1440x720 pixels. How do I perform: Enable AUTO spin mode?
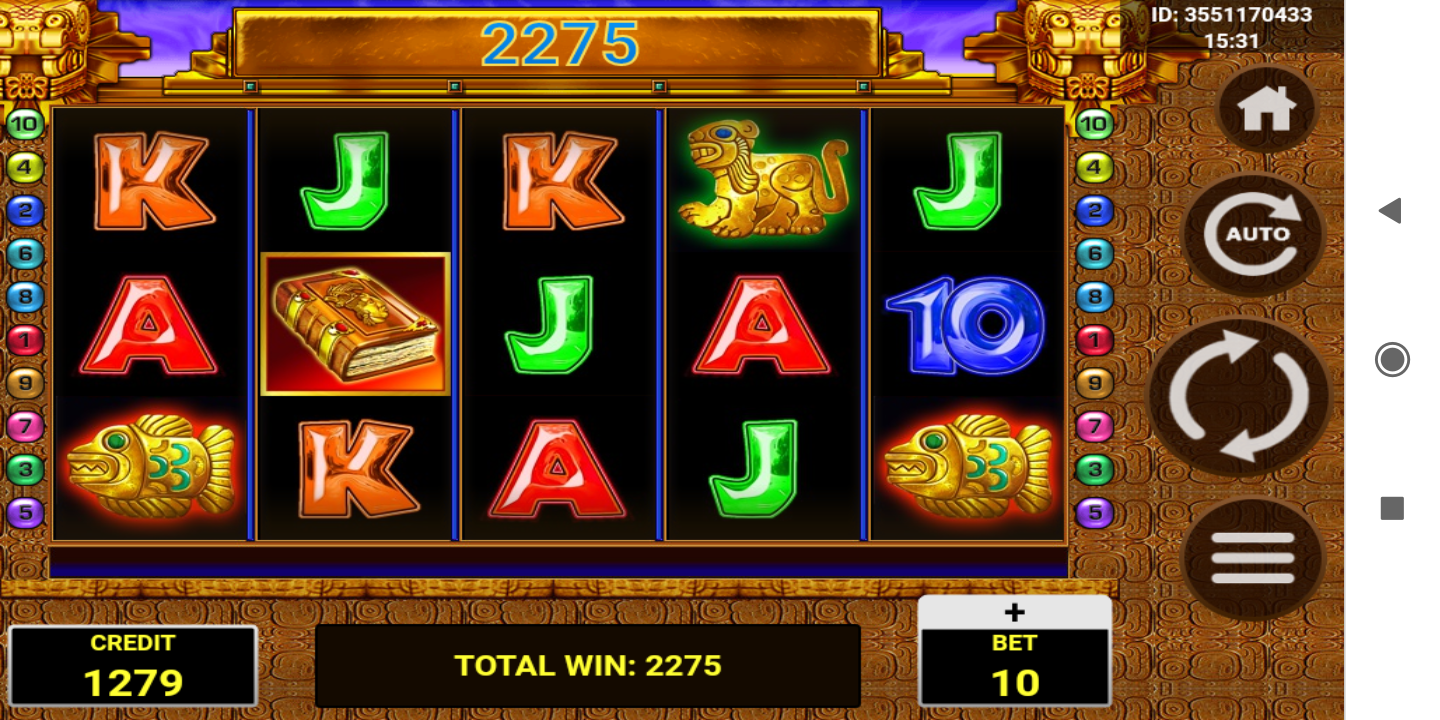[1254, 234]
